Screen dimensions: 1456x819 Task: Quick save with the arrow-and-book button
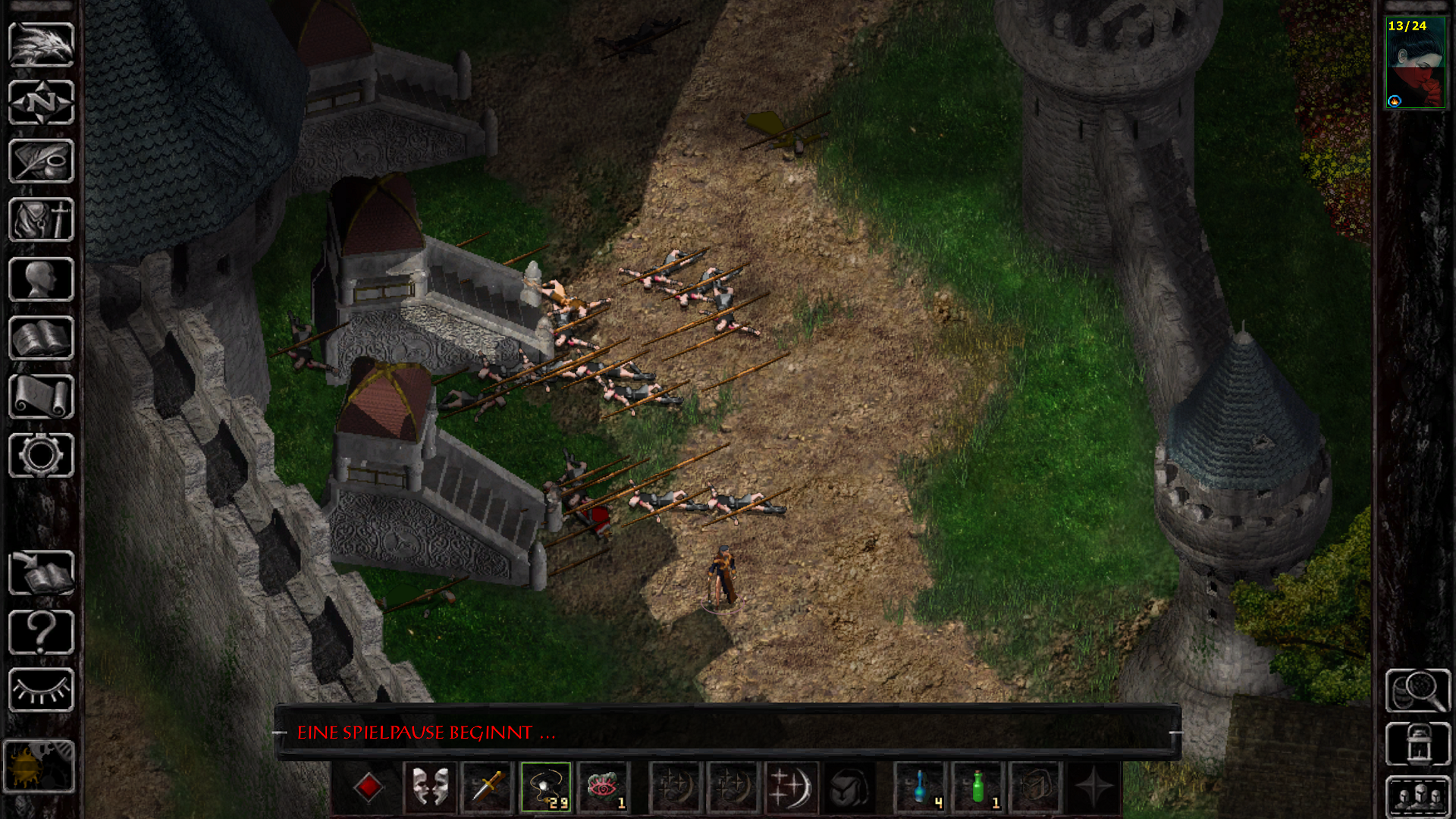point(41,573)
